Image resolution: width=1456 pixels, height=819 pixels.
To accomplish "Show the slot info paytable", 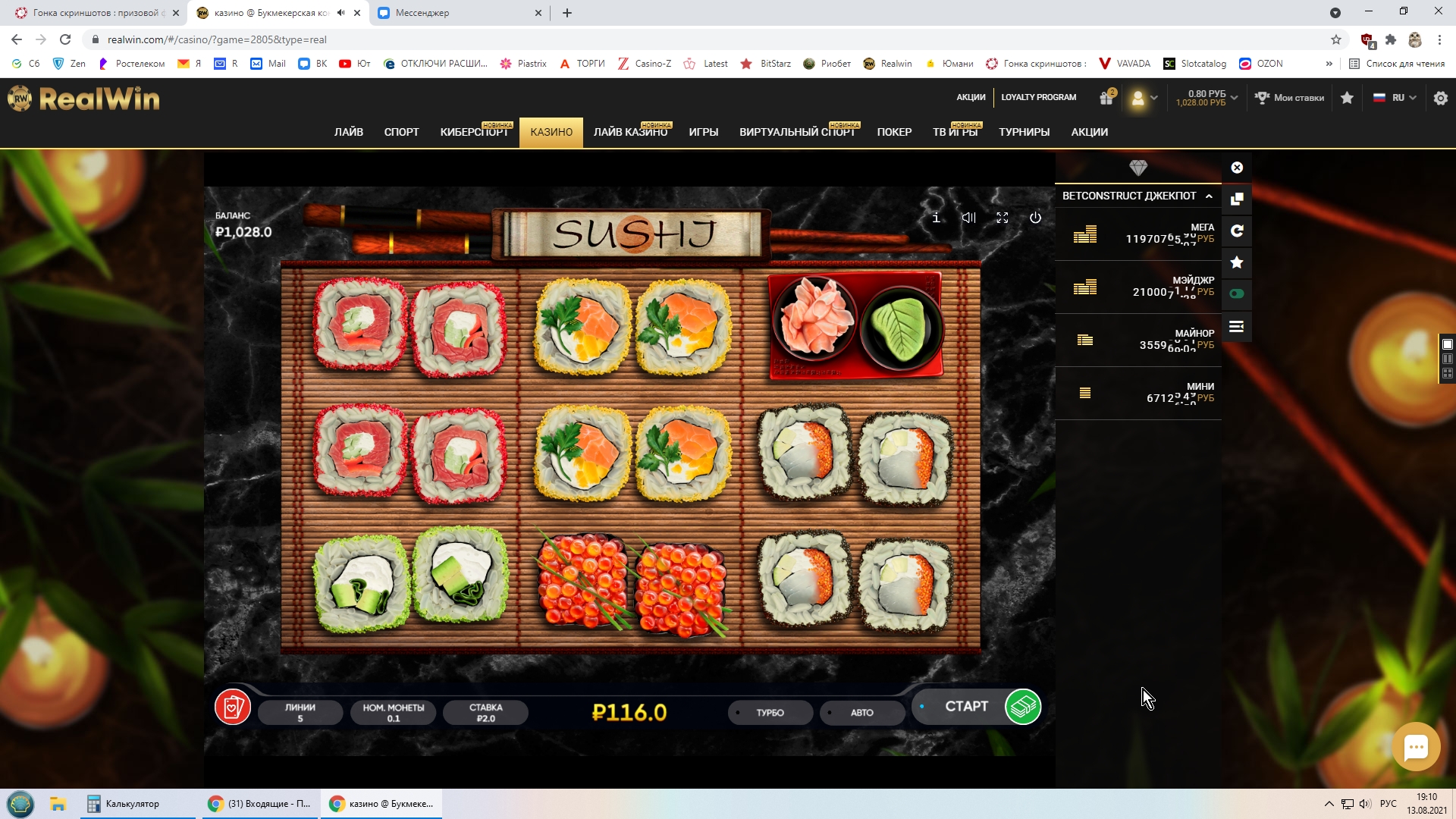I will (936, 218).
